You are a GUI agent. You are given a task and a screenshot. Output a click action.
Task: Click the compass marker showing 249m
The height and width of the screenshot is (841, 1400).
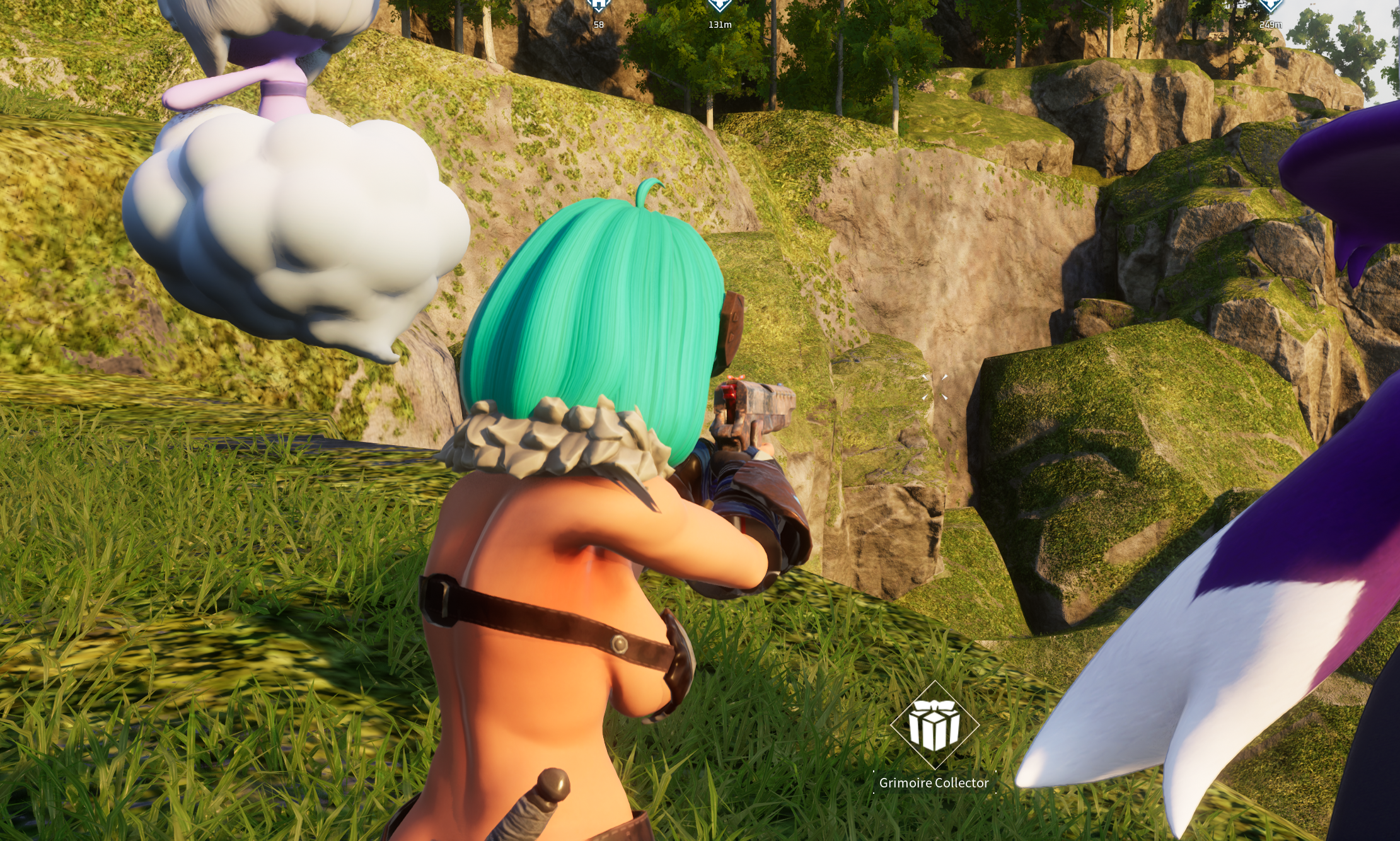coord(1270,6)
